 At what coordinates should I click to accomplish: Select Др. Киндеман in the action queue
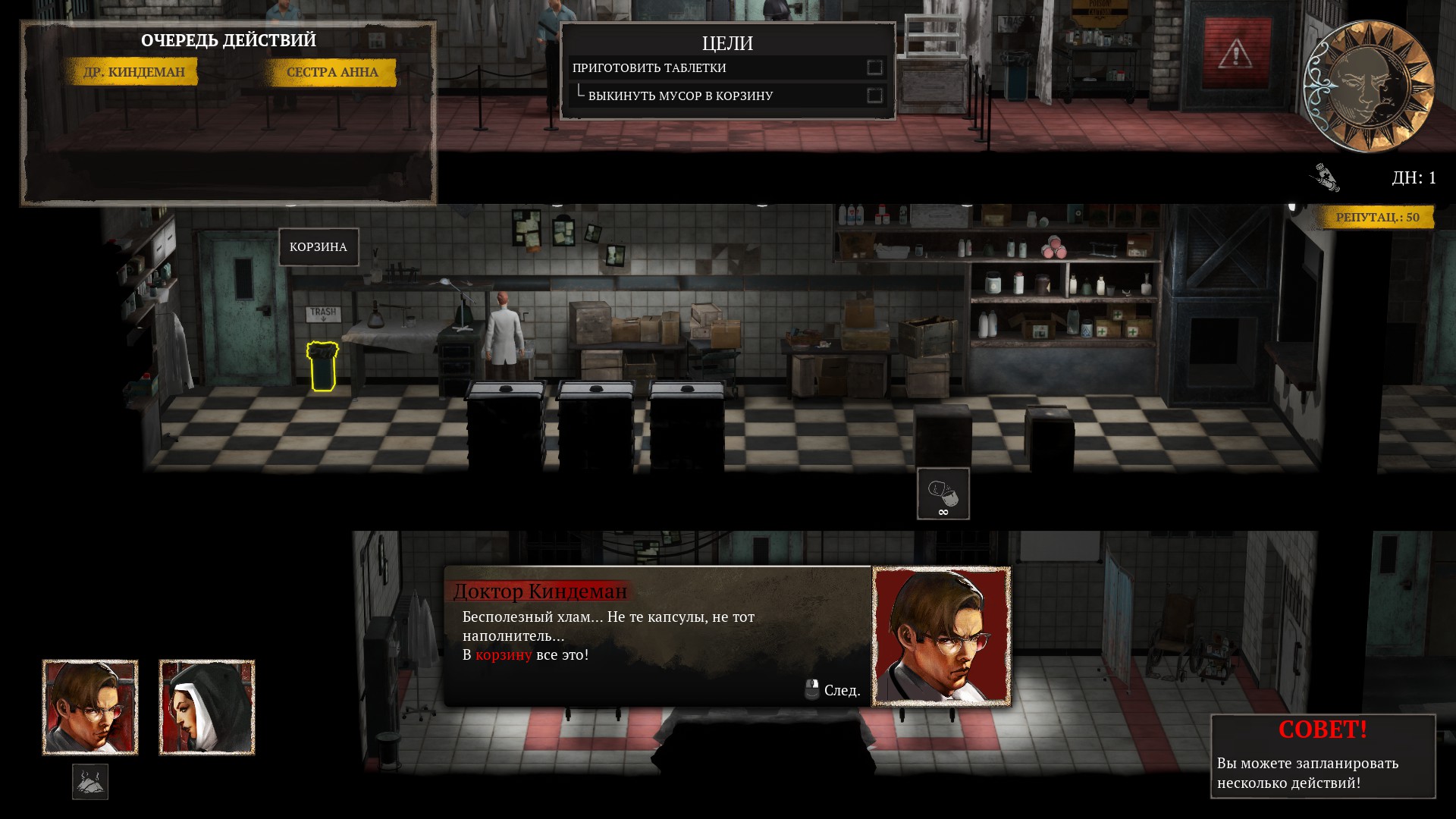click(133, 72)
